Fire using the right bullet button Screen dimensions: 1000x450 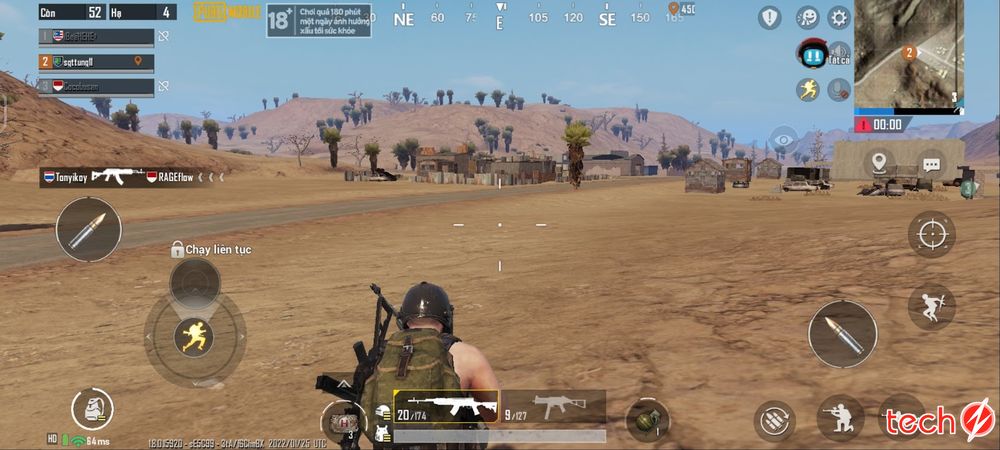(x=842, y=334)
